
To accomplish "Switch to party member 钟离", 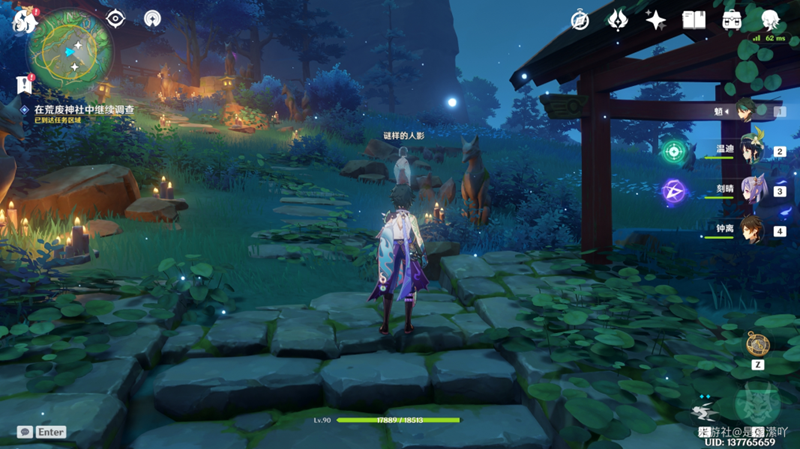I will pos(750,229).
